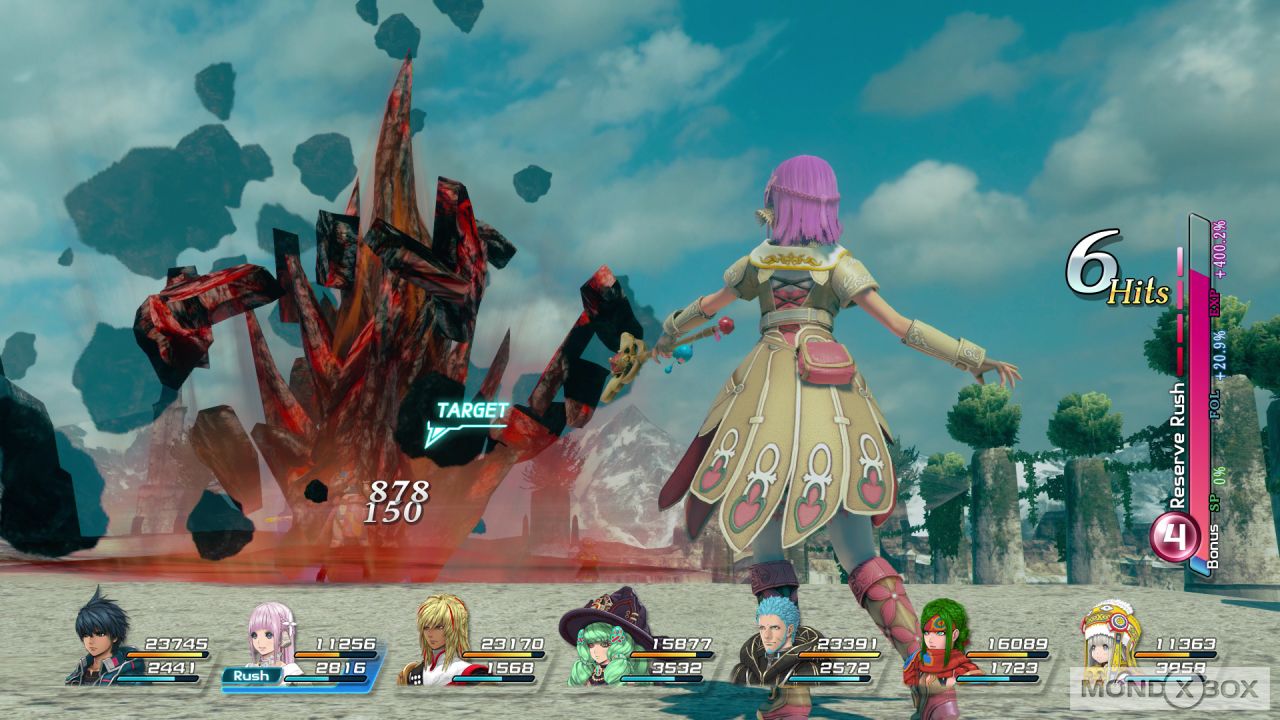Activate the blue Rush tag
Viewport: 1280px width, 720px height.
pyautogui.click(x=253, y=676)
